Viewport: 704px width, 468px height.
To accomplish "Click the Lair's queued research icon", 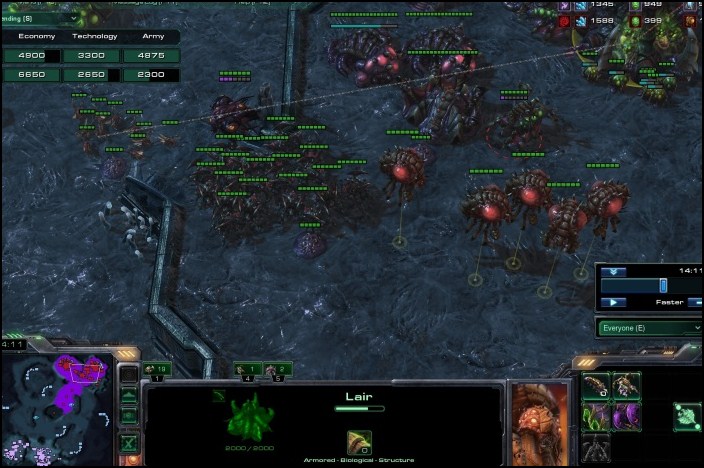I will 360,441.
